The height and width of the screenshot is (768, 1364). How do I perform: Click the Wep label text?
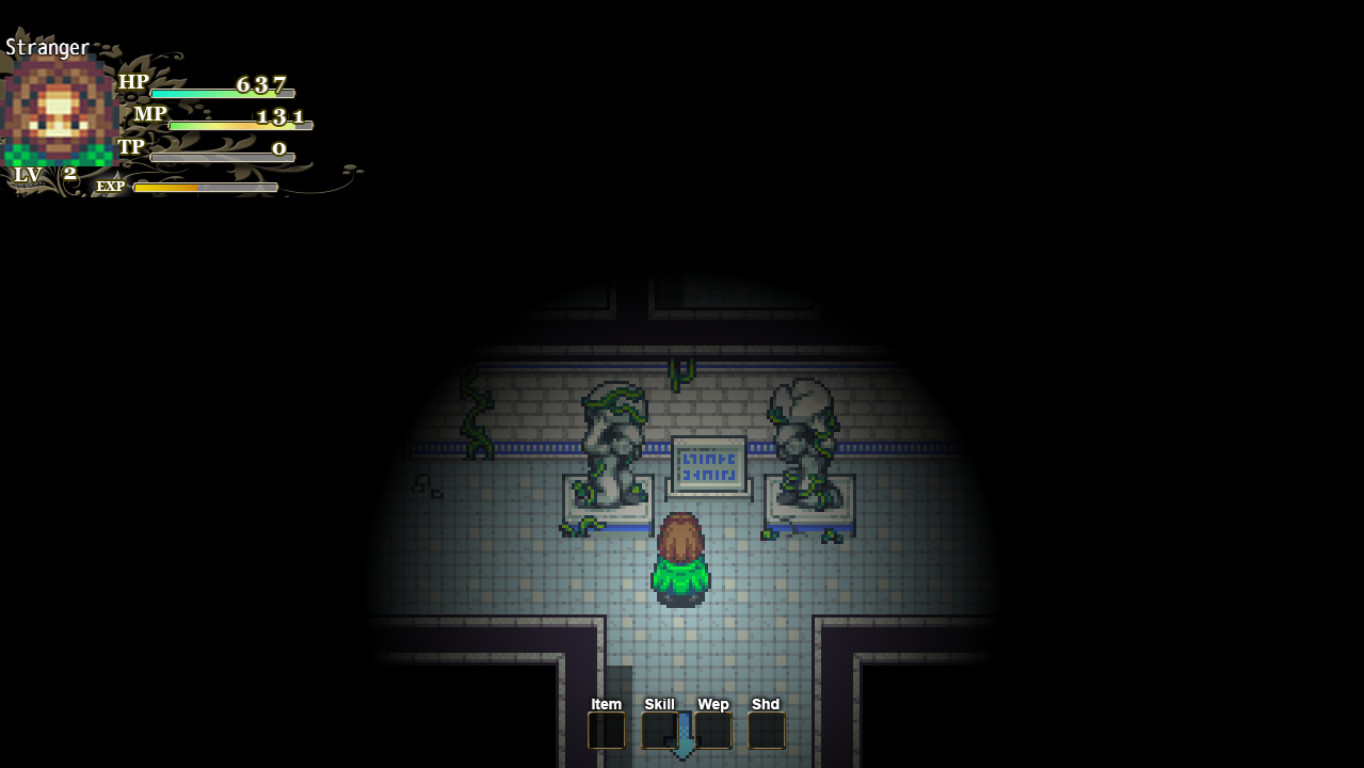coord(712,704)
